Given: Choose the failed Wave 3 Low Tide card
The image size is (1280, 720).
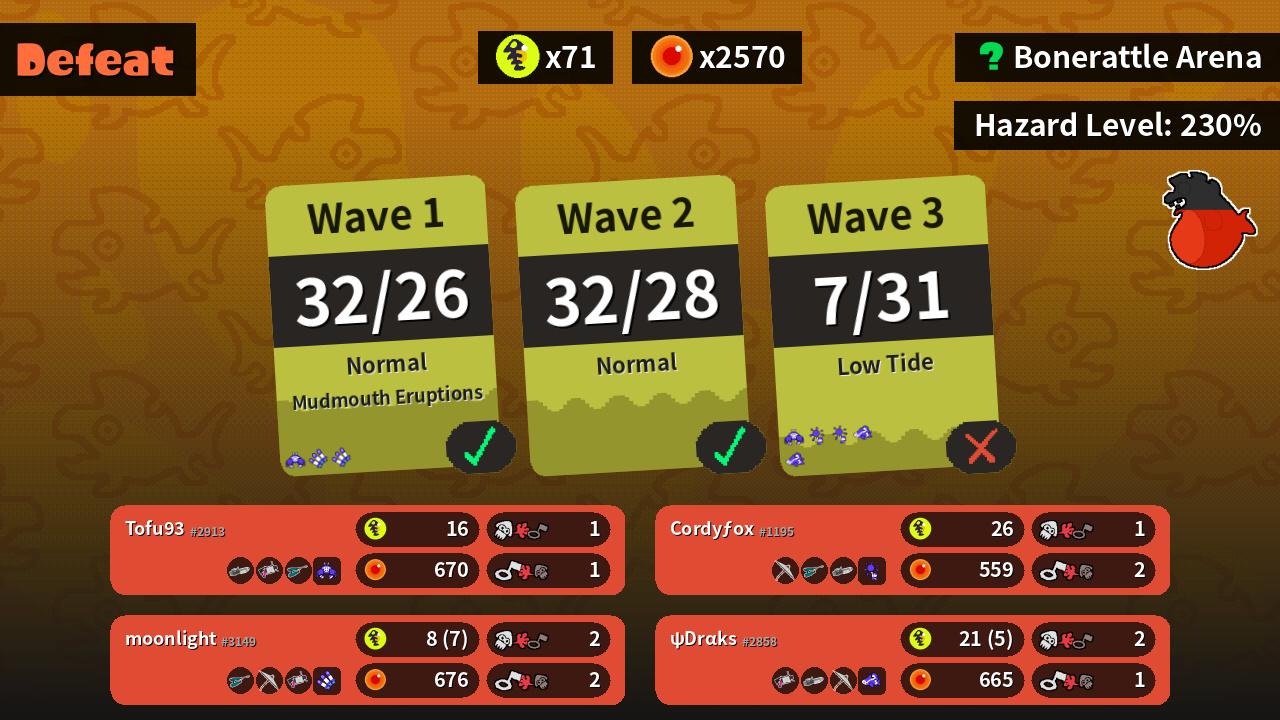Looking at the screenshot, I should pyautogui.click(x=881, y=325).
